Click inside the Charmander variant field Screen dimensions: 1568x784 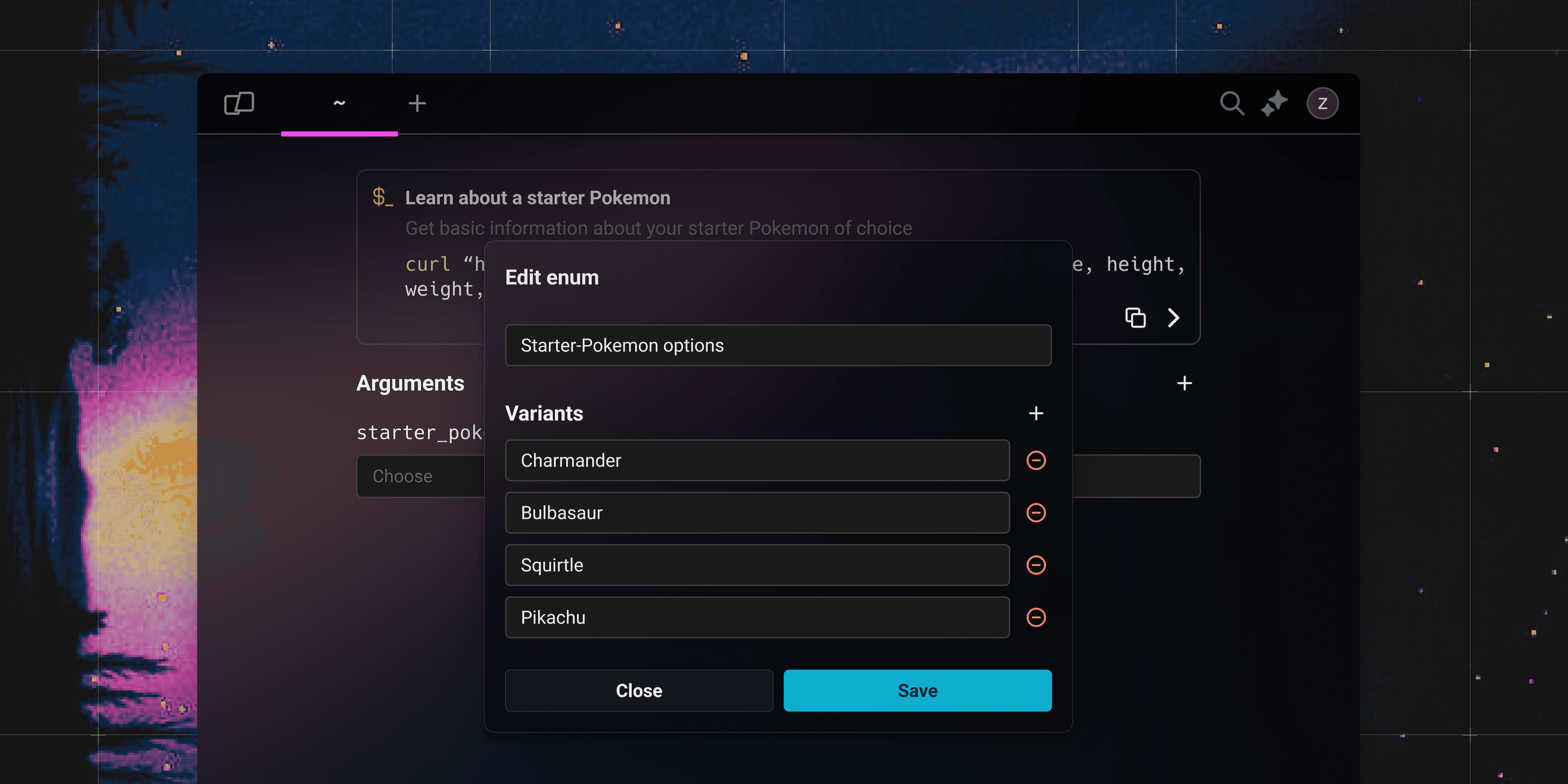(757, 461)
